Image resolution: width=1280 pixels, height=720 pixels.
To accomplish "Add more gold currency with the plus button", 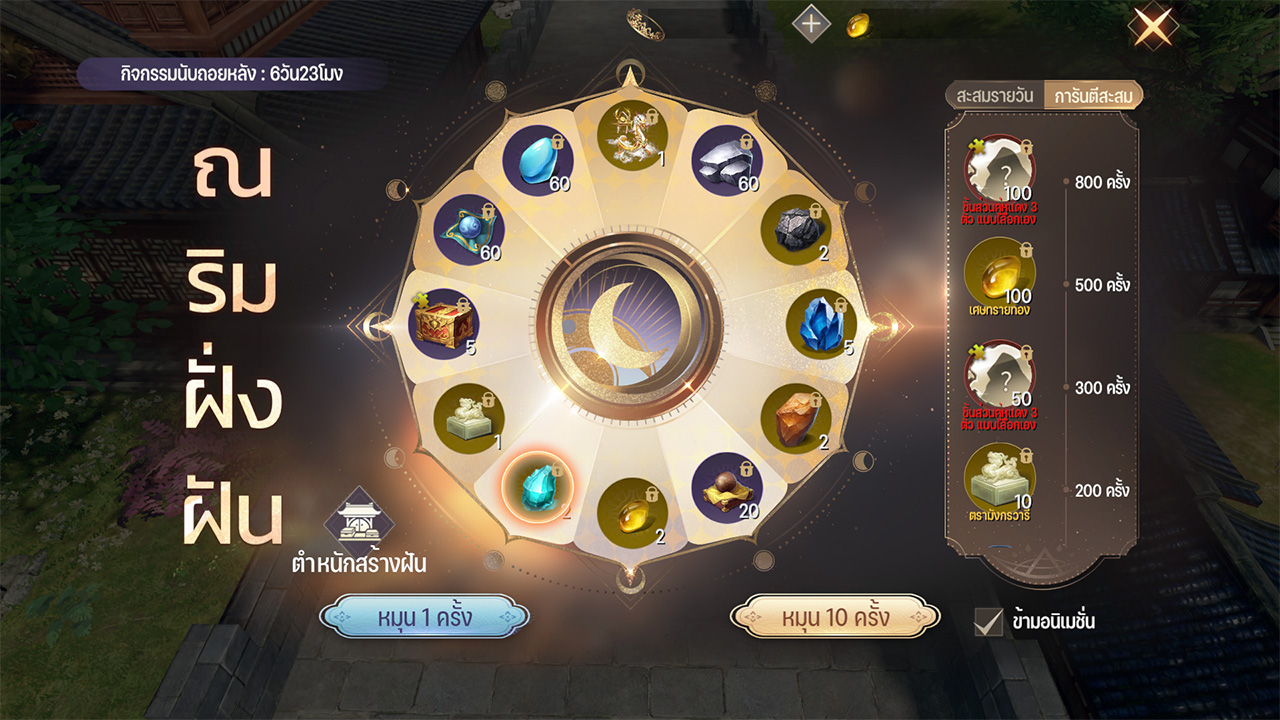I will [x=812, y=24].
